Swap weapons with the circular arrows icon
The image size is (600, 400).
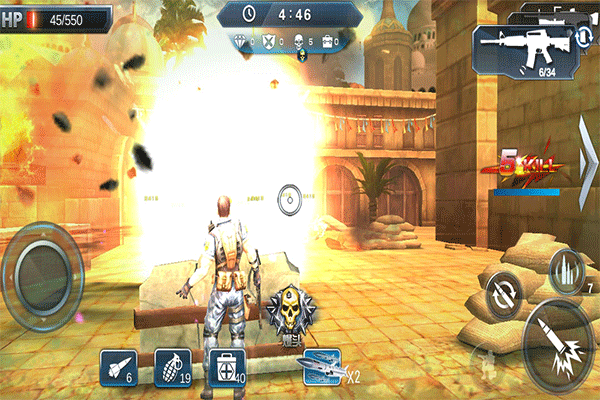coord(583,36)
